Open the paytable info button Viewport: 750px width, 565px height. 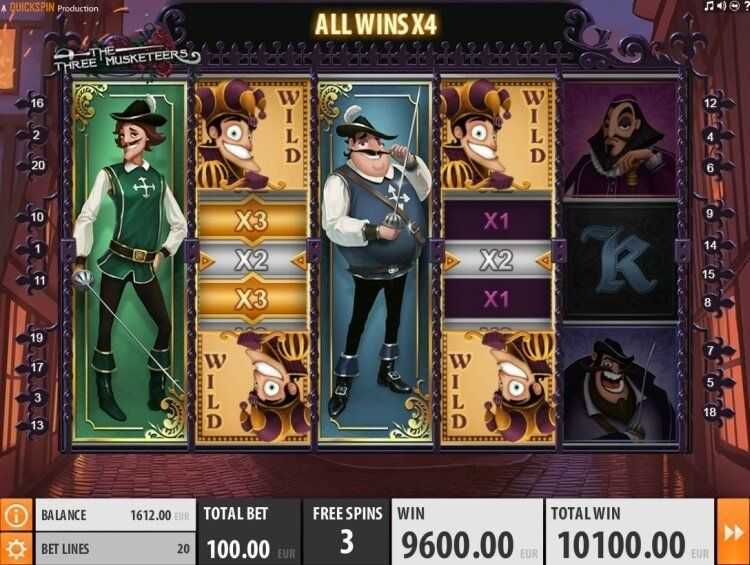16,516
